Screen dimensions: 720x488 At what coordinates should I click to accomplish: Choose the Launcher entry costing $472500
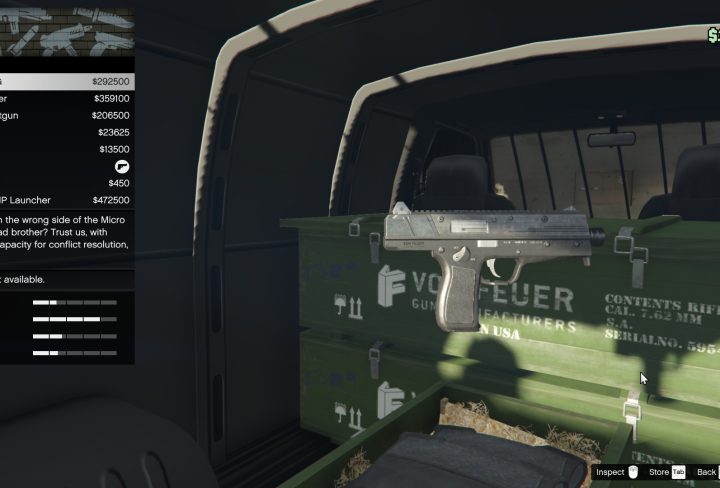coord(66,200)
